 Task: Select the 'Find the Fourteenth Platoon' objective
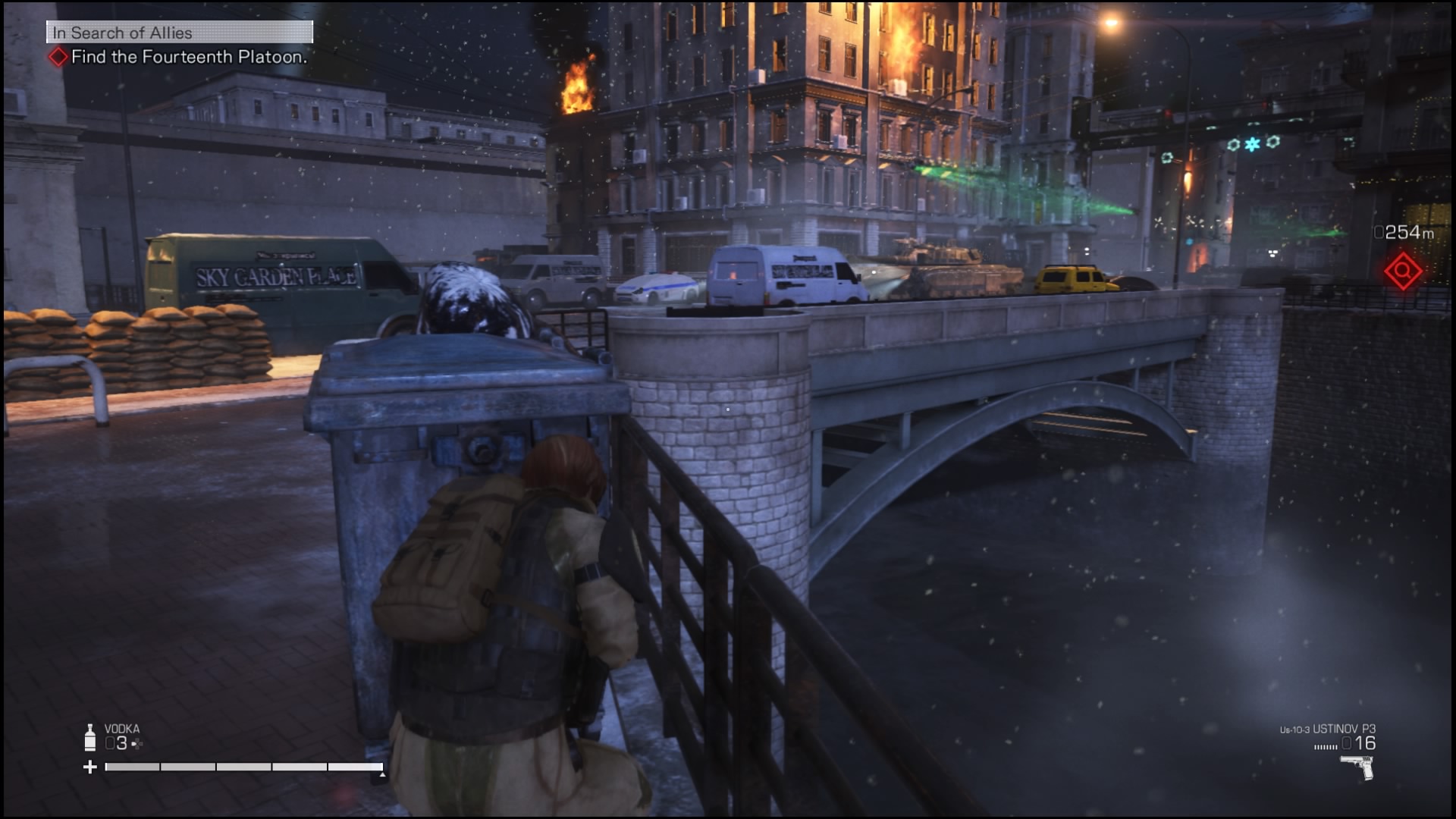188,57
